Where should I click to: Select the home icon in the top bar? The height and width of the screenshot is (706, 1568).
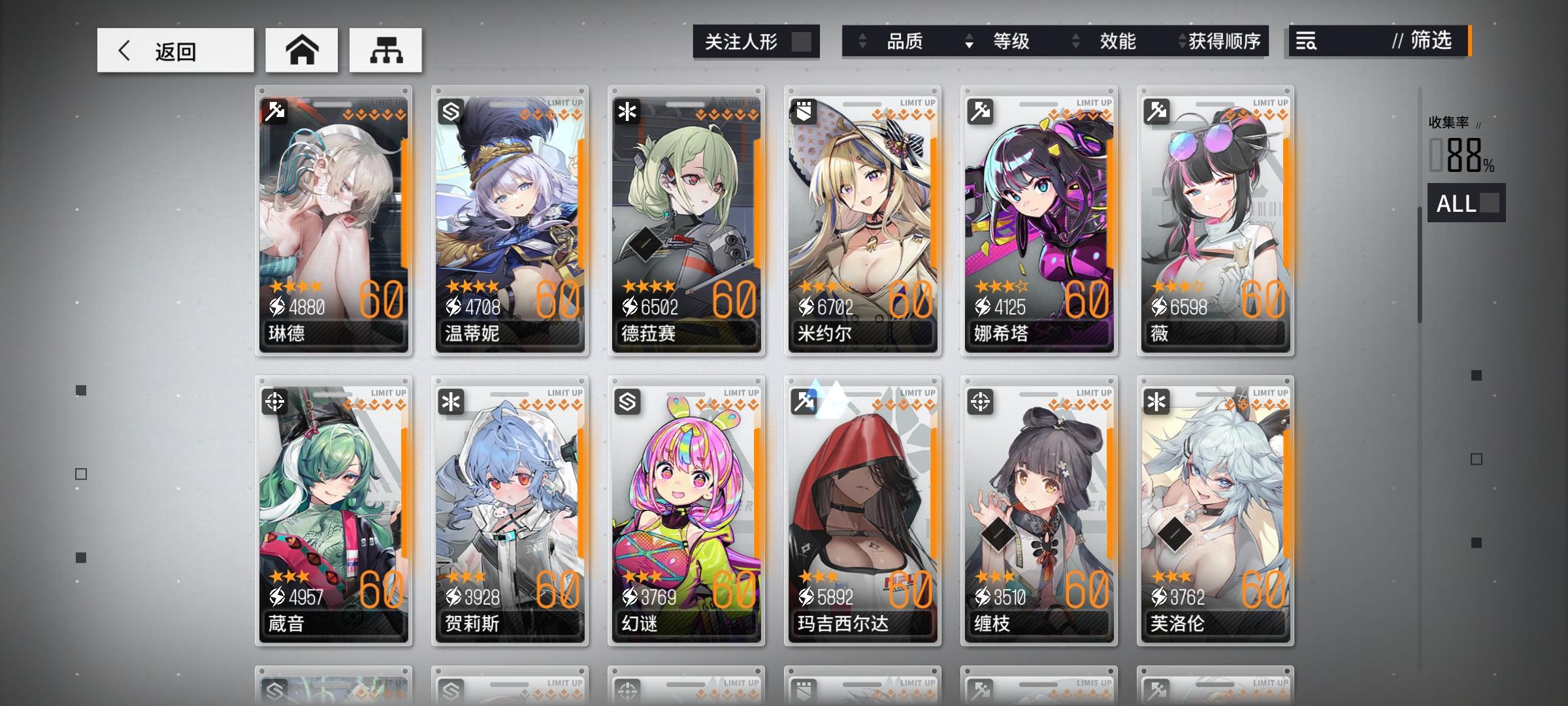(x=301, y=50)
